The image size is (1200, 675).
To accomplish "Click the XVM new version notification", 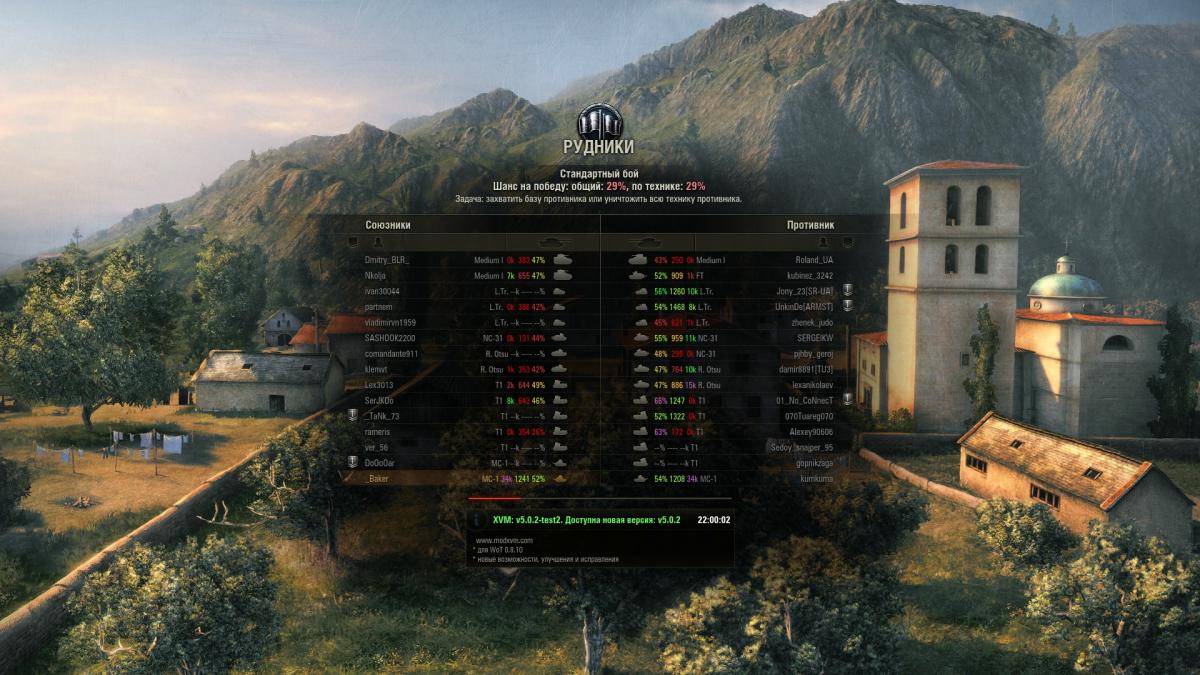I will click(587, 520).
